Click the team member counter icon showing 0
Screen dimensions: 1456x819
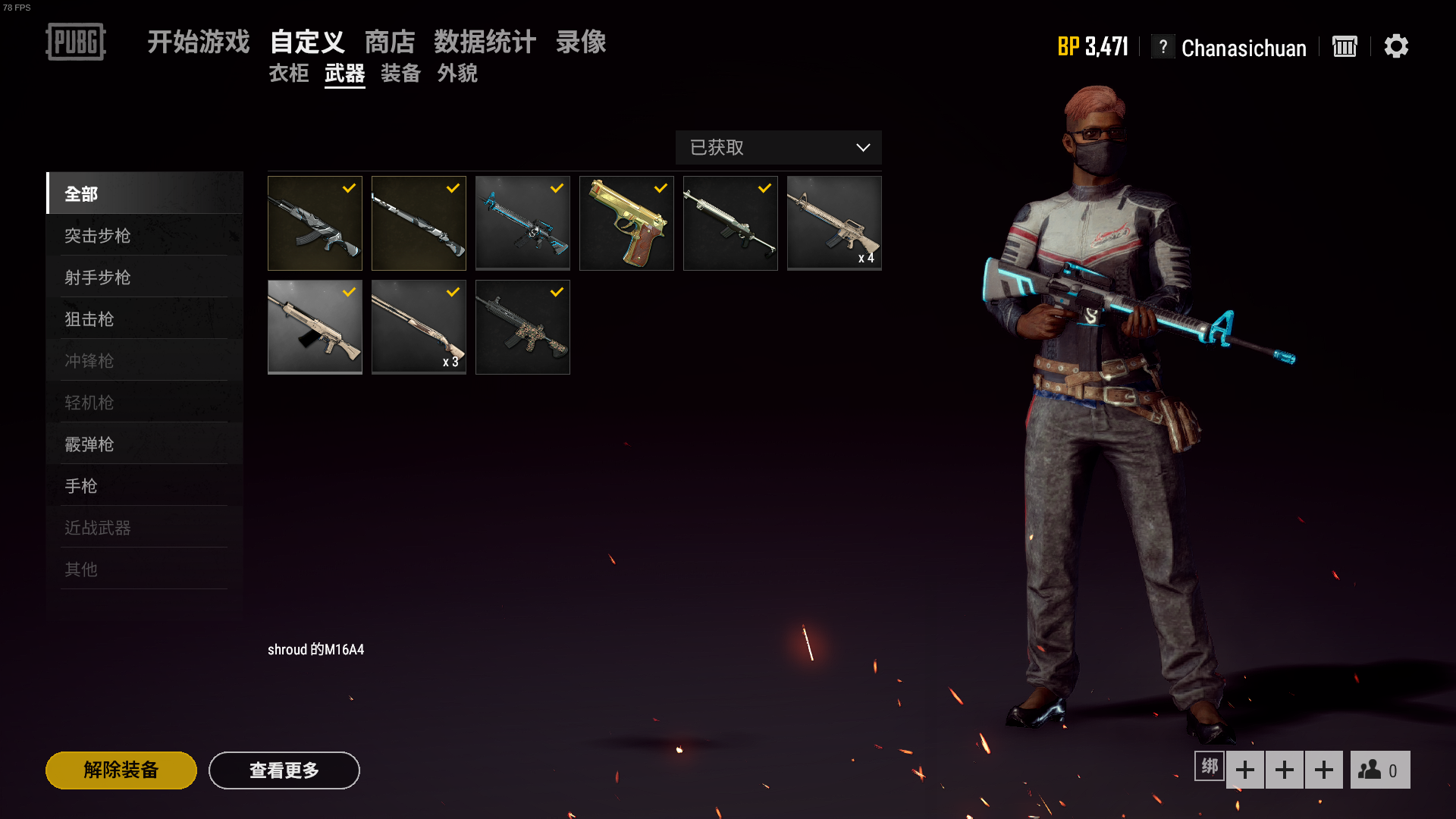pyautogui.click(x=1379, y=770)
